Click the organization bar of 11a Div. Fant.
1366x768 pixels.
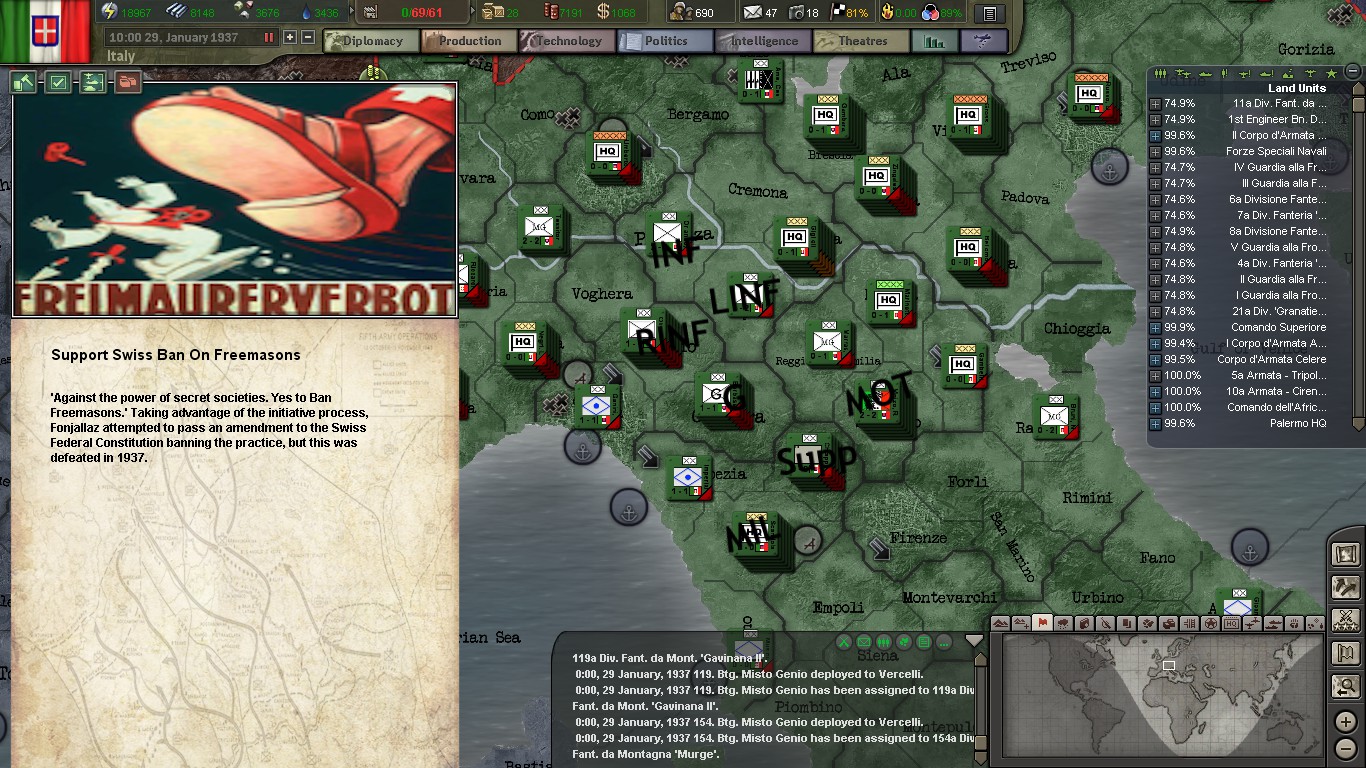pos(1178,103)
